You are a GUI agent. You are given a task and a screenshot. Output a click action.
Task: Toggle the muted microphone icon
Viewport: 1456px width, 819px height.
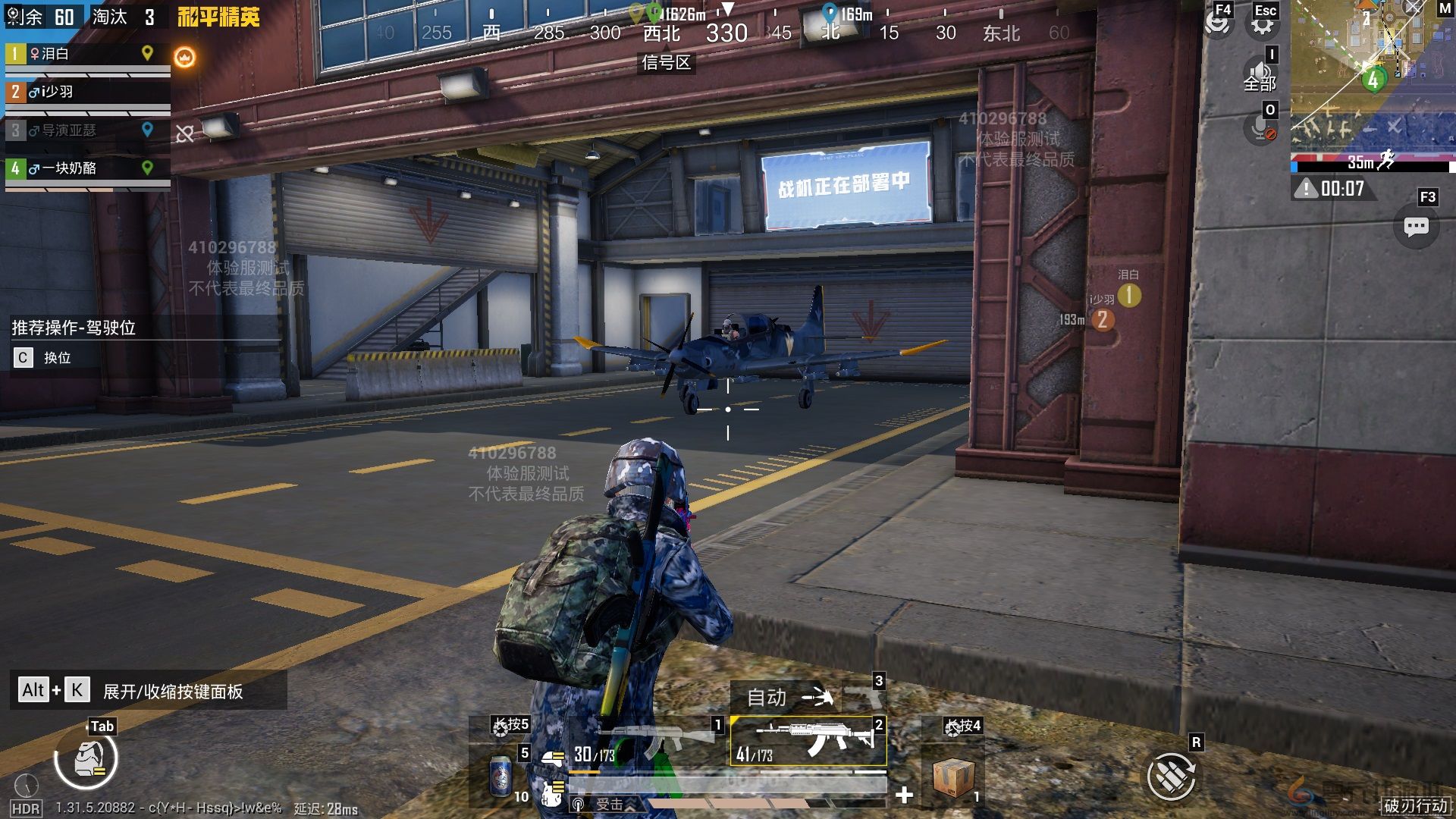(x=1261, y=127)
